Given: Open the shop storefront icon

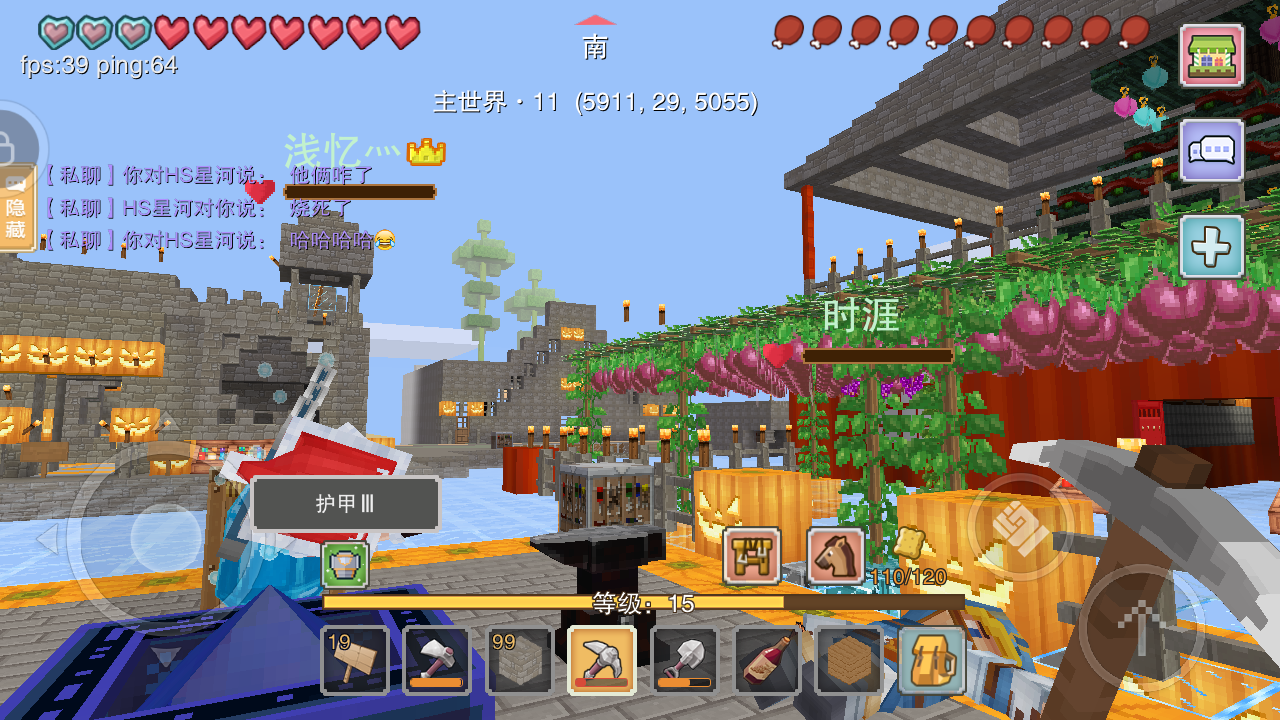Looking at the screenshot, I should click(1212, 55).
